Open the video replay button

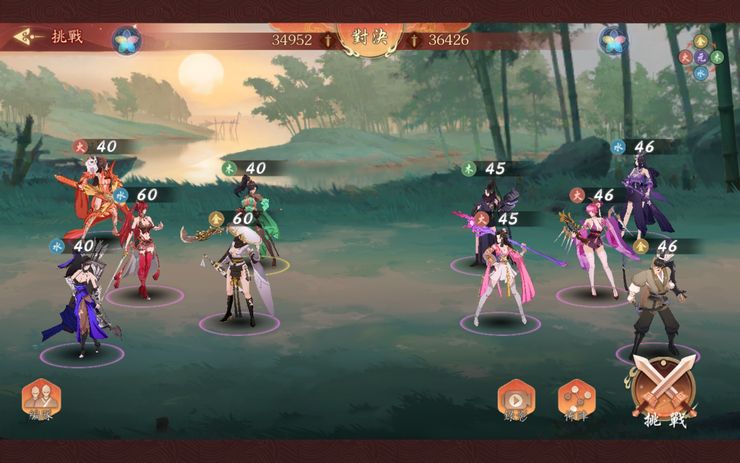tap(516, 399)
